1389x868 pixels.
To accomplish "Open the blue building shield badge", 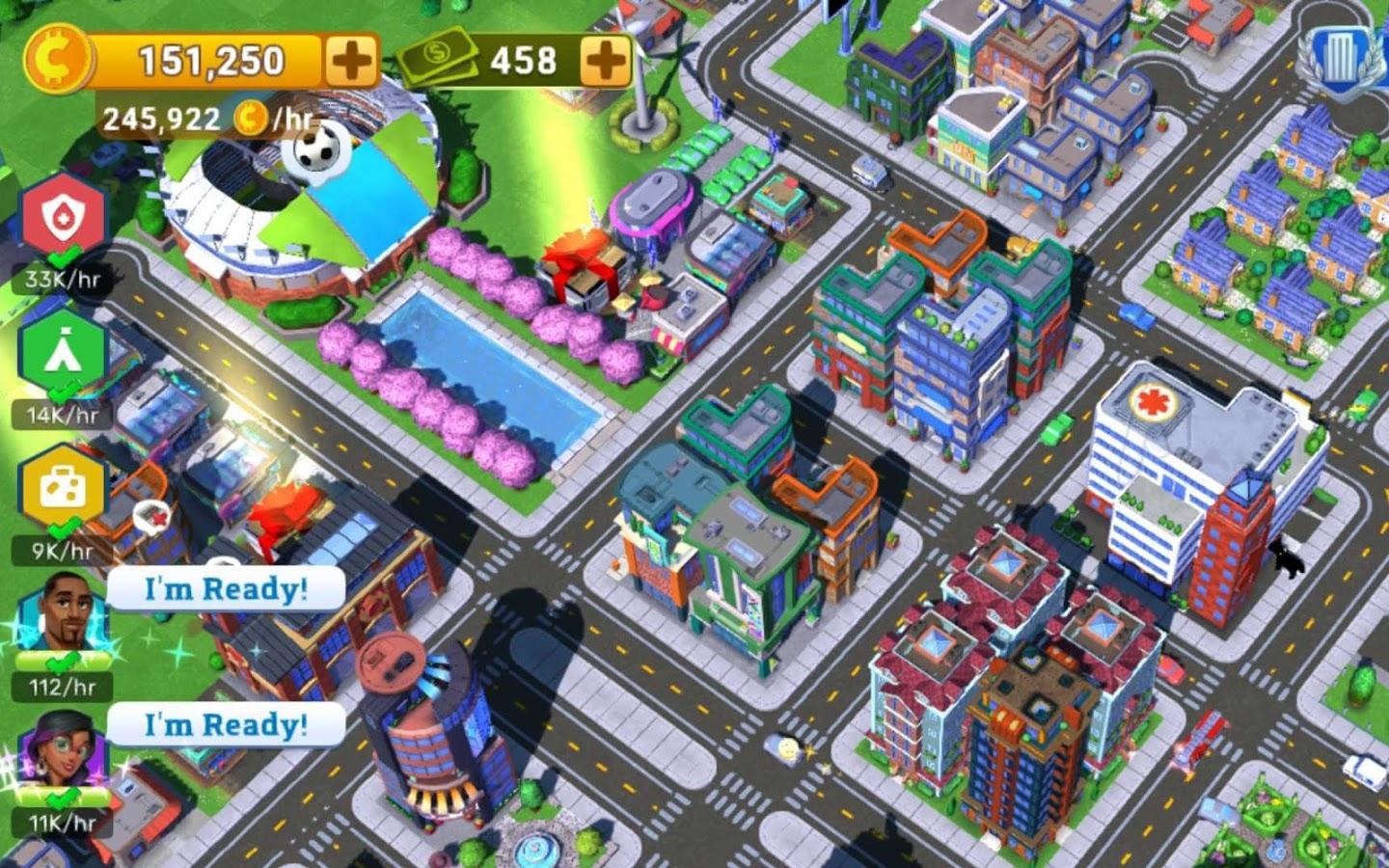I will coord(1338,60).
